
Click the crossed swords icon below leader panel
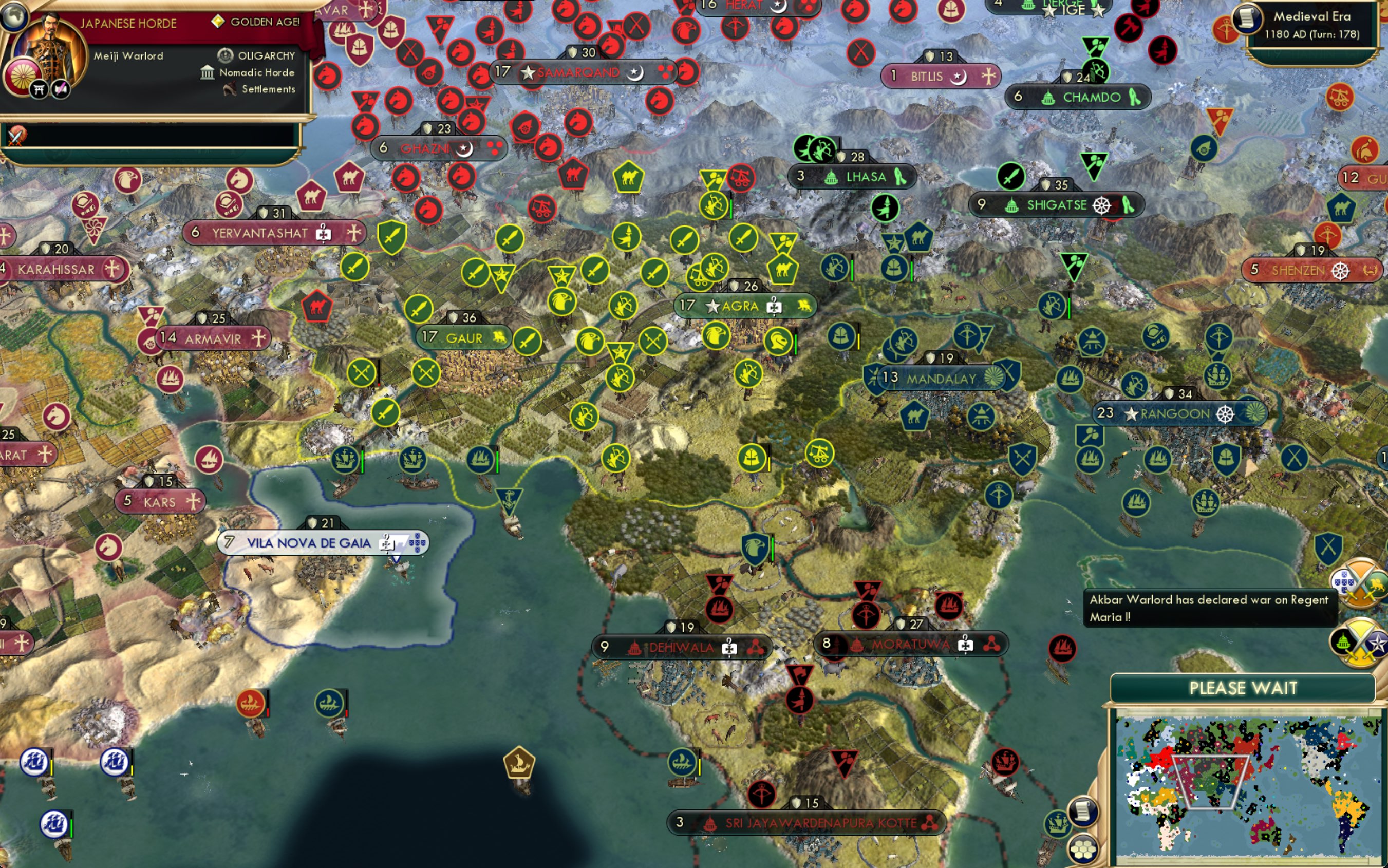[16, 136]
